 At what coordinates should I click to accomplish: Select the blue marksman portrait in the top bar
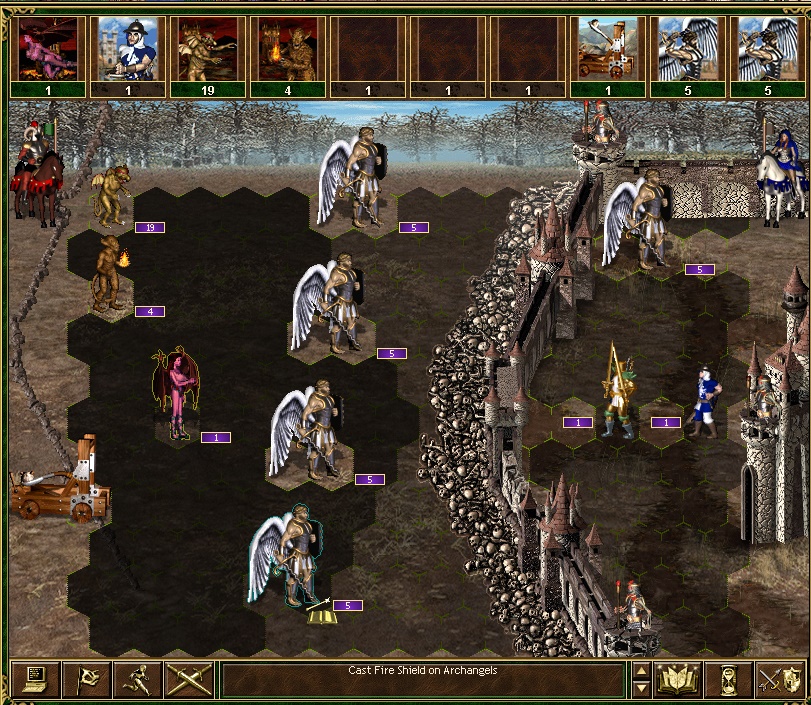(128, 48)
